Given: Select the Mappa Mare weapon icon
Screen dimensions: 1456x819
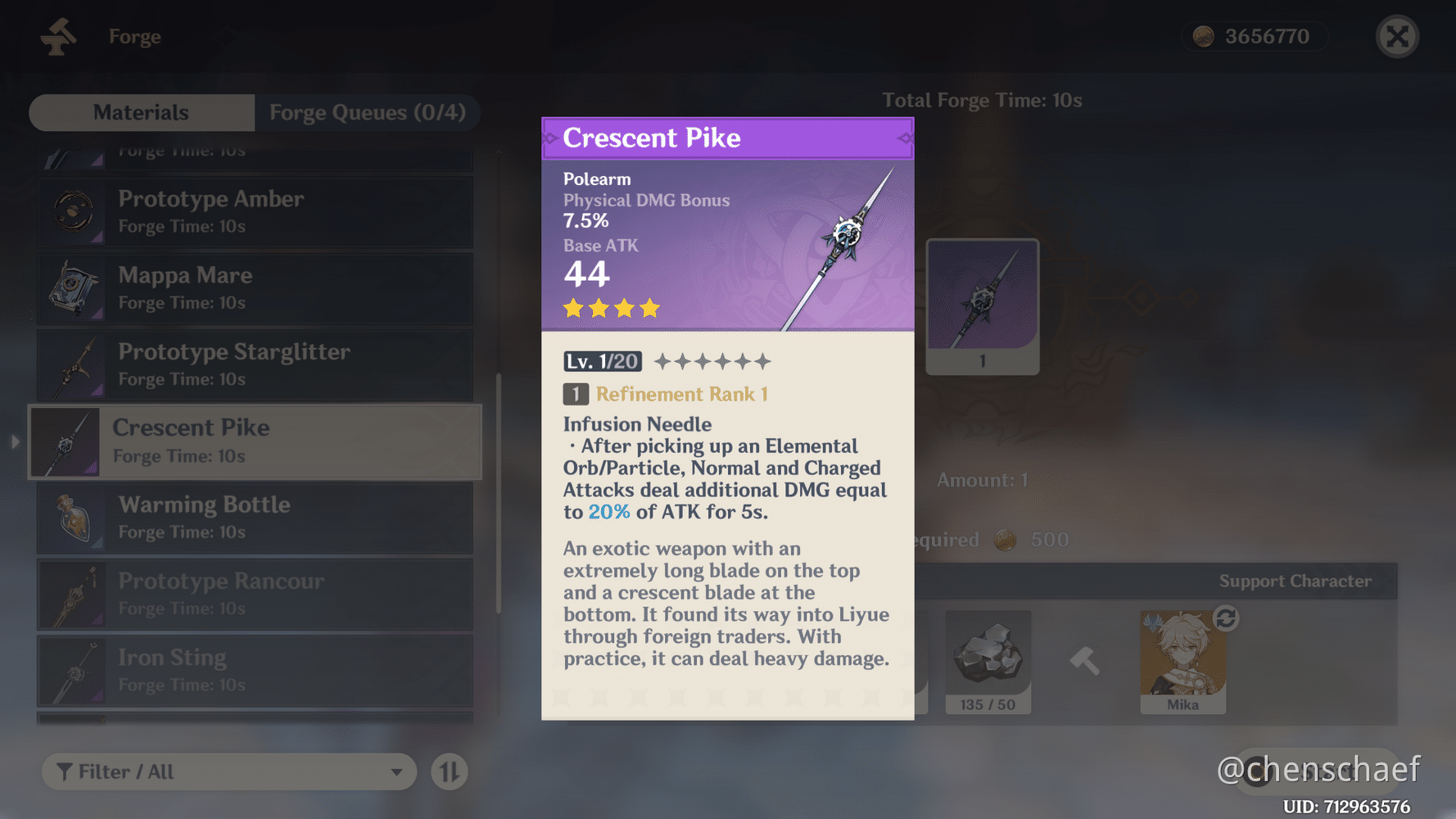Looking at the screenshot, I should click(x=74, y=288).
